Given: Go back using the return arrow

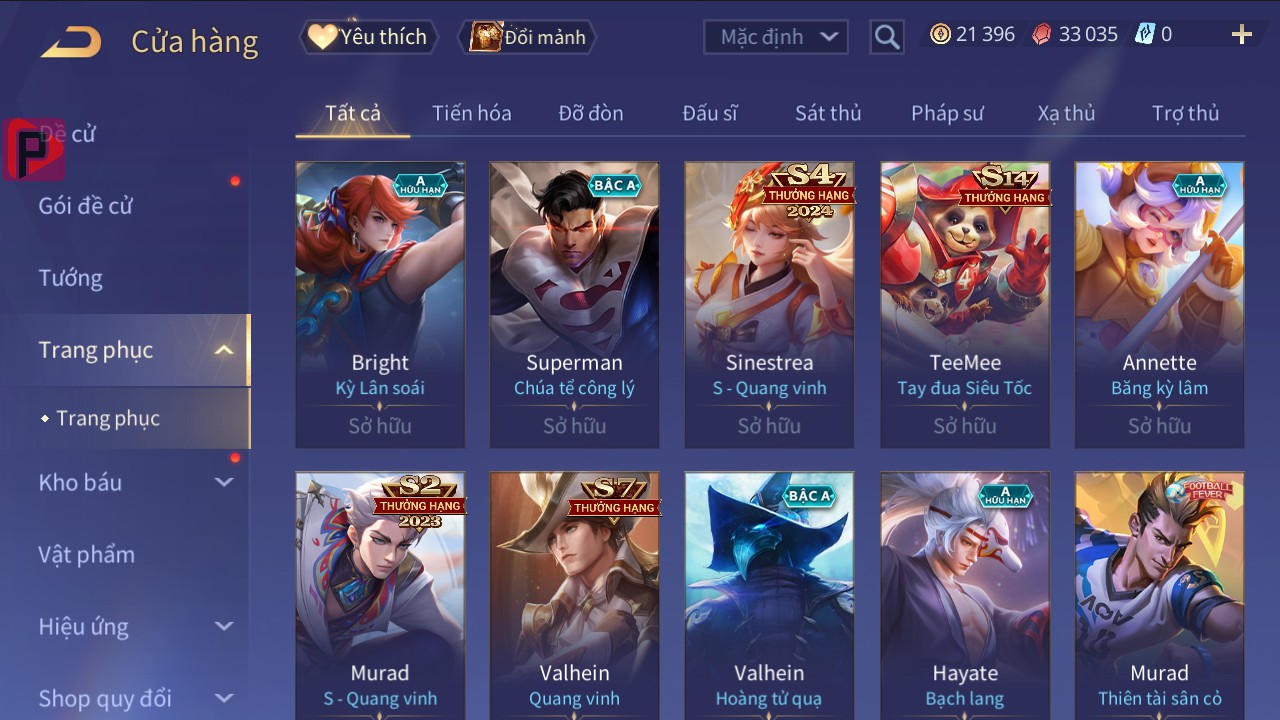Looking at the screenshot, I should point(71,42).
